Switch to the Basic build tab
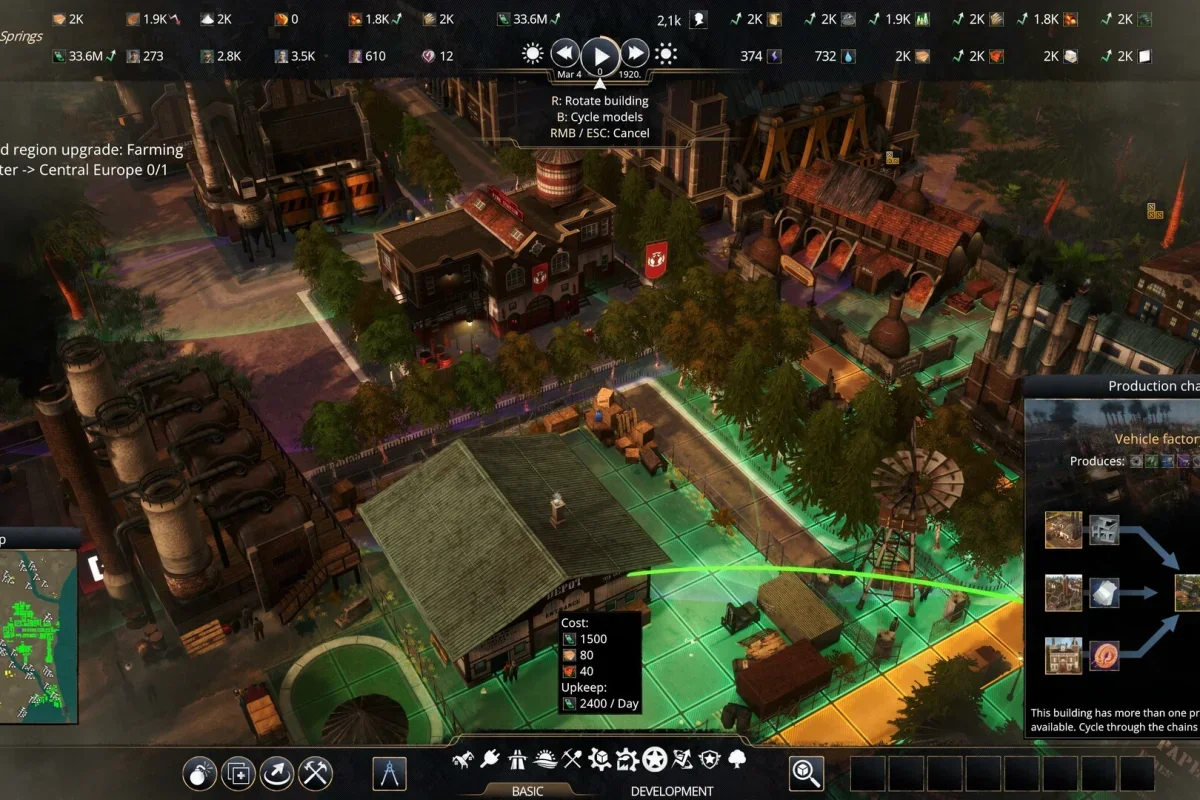The image size is (1200, 800). [527, 790]
